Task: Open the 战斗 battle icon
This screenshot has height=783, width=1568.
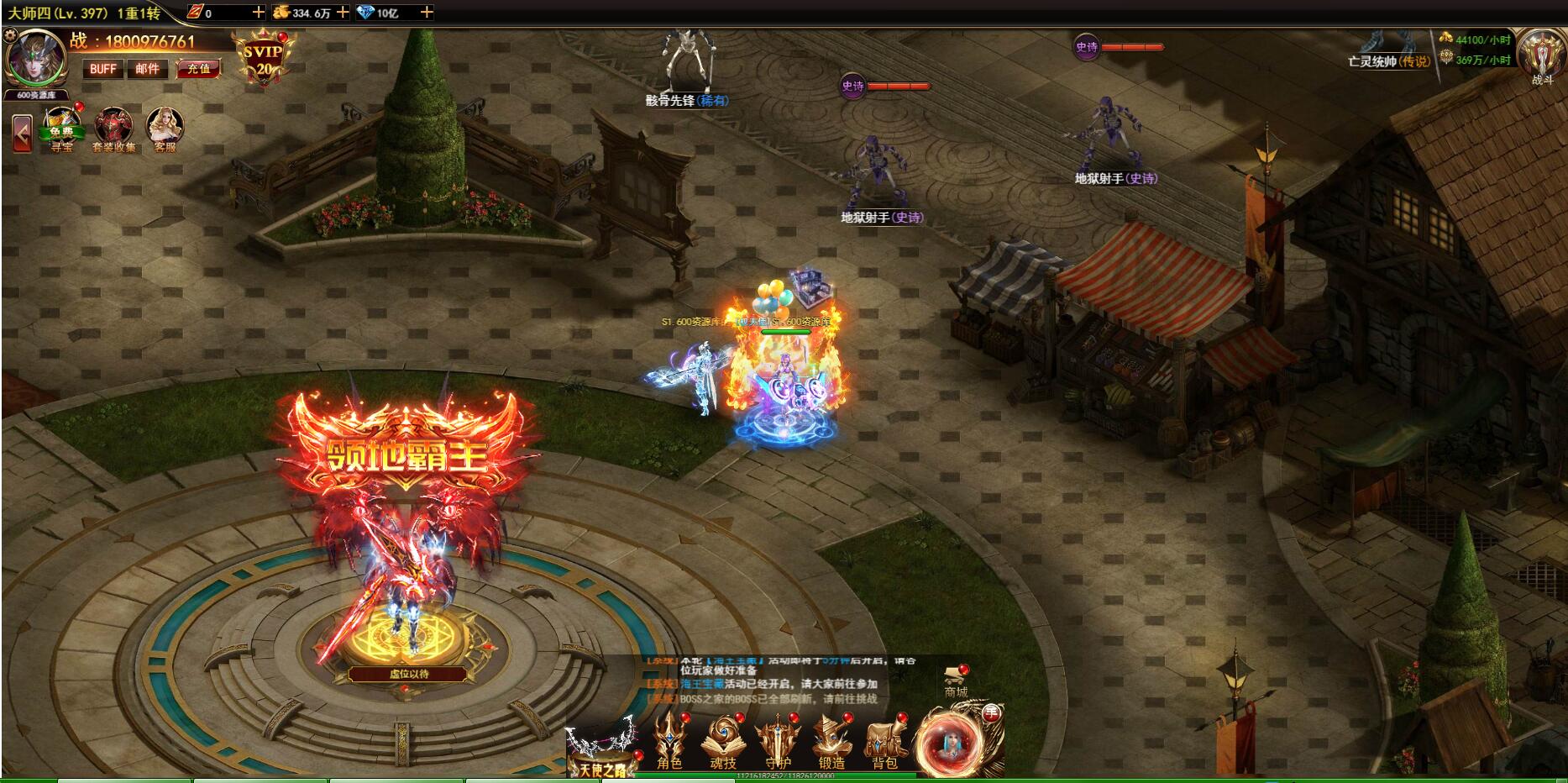Action: 1542,57
